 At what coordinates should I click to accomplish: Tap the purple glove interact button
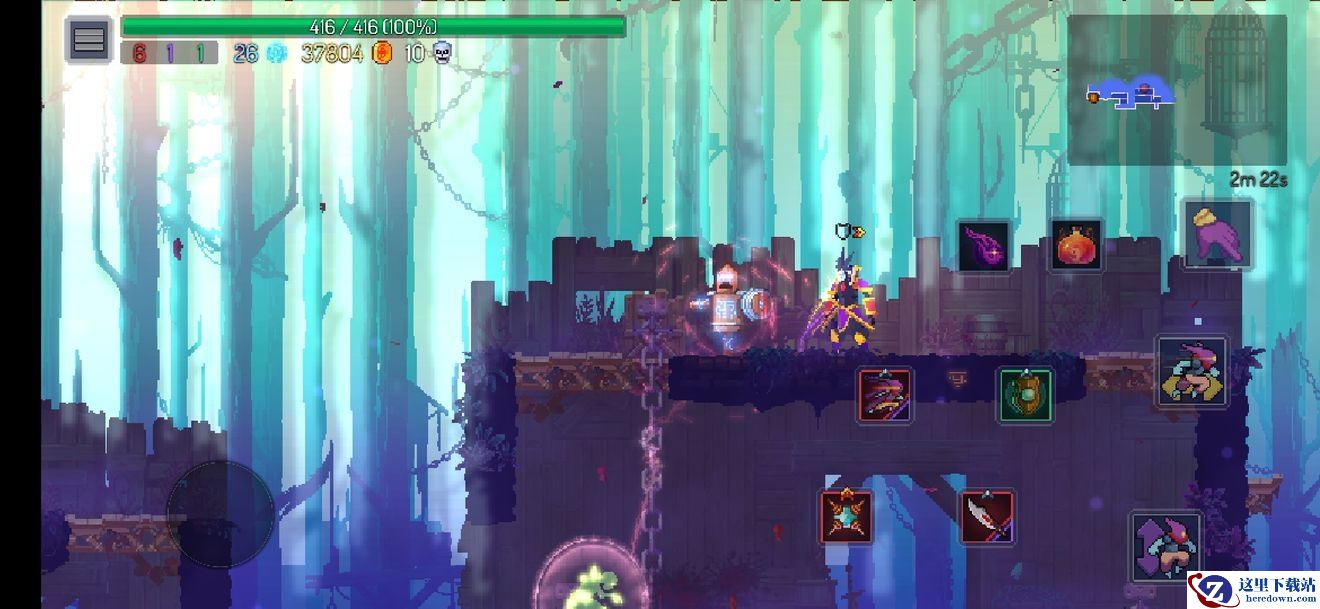coord(1217,234)
